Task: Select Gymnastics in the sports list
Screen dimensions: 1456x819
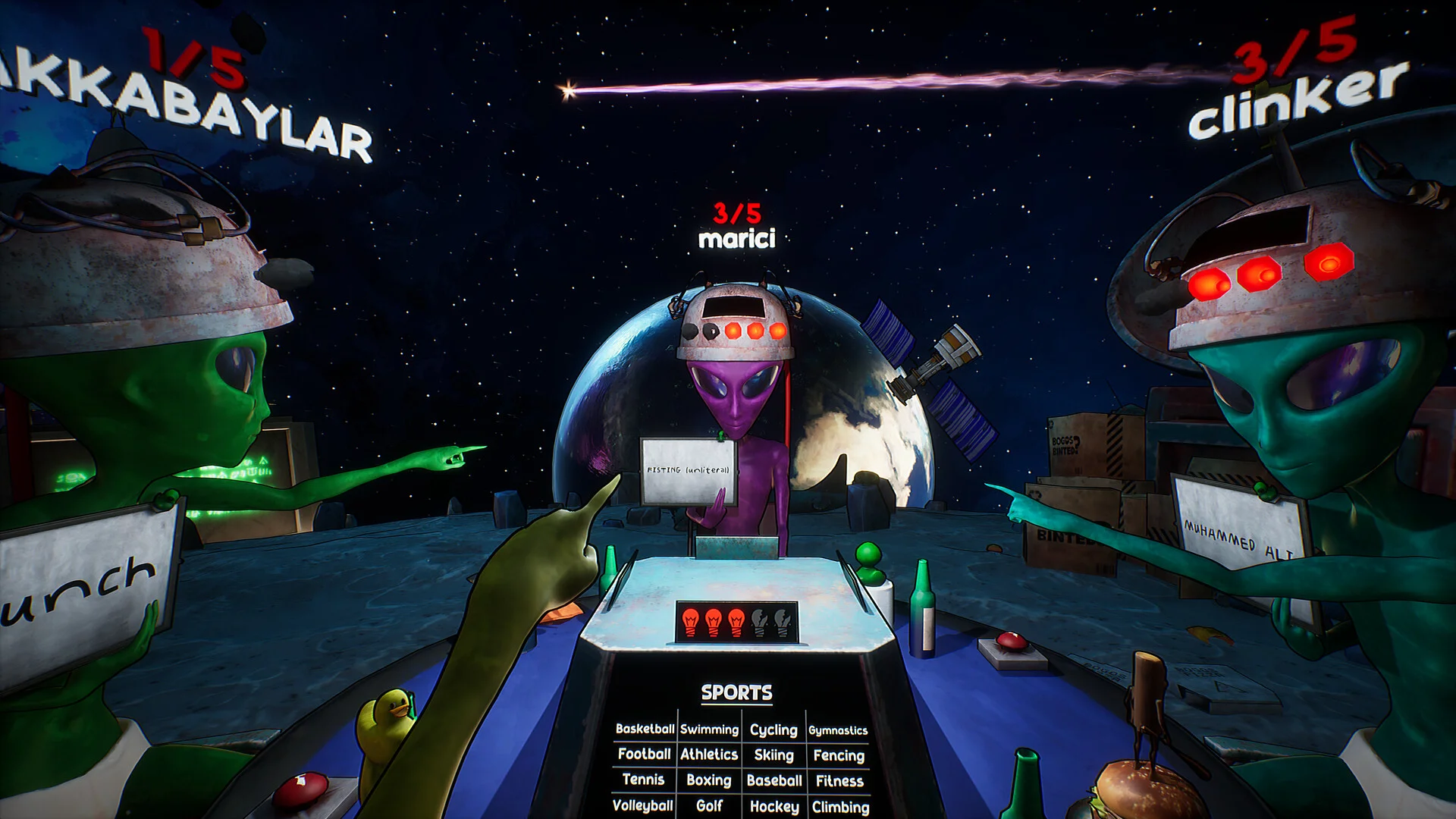Action: click(x=838, y=730)
